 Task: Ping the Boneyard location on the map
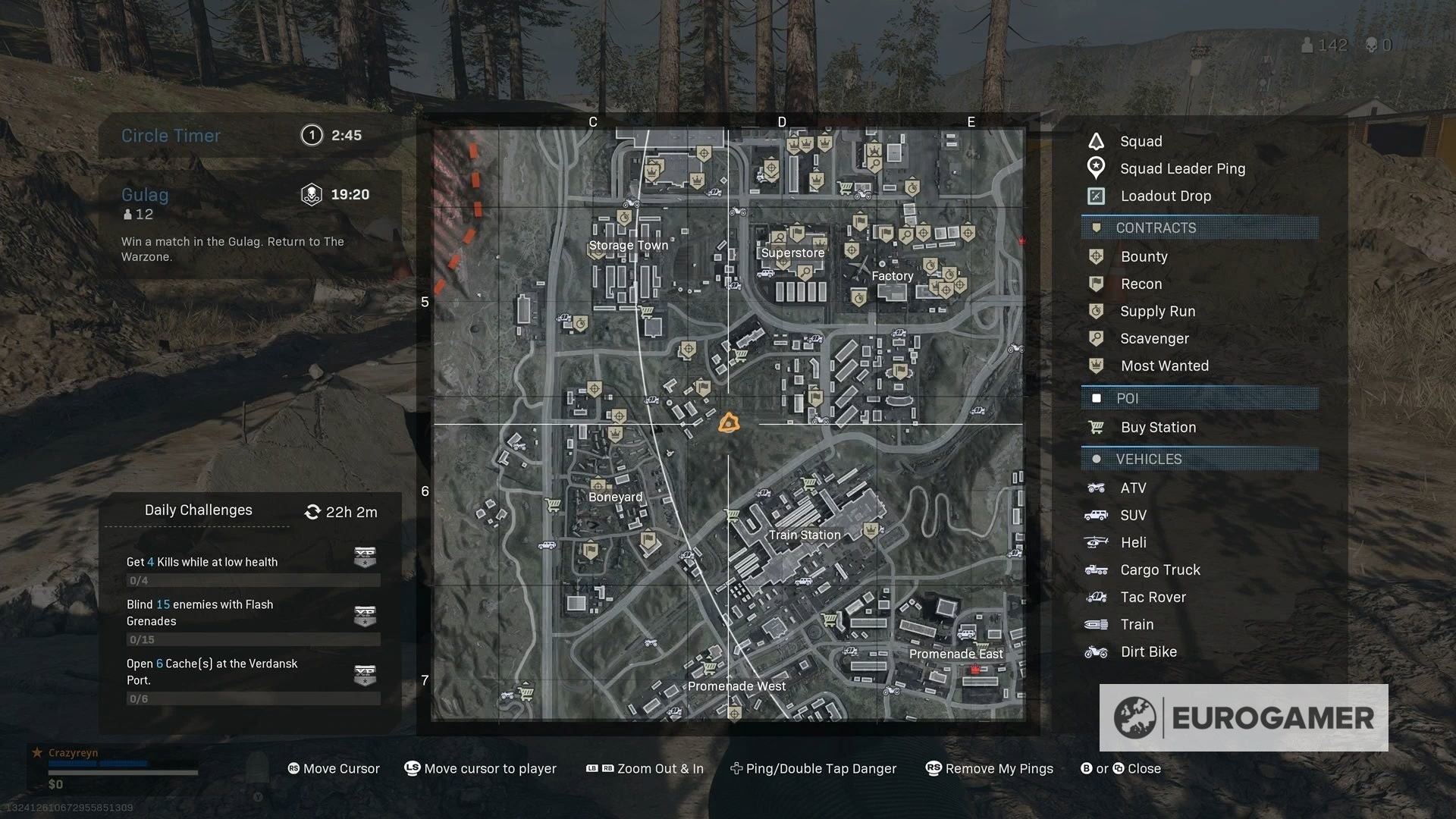click(615, 497)
